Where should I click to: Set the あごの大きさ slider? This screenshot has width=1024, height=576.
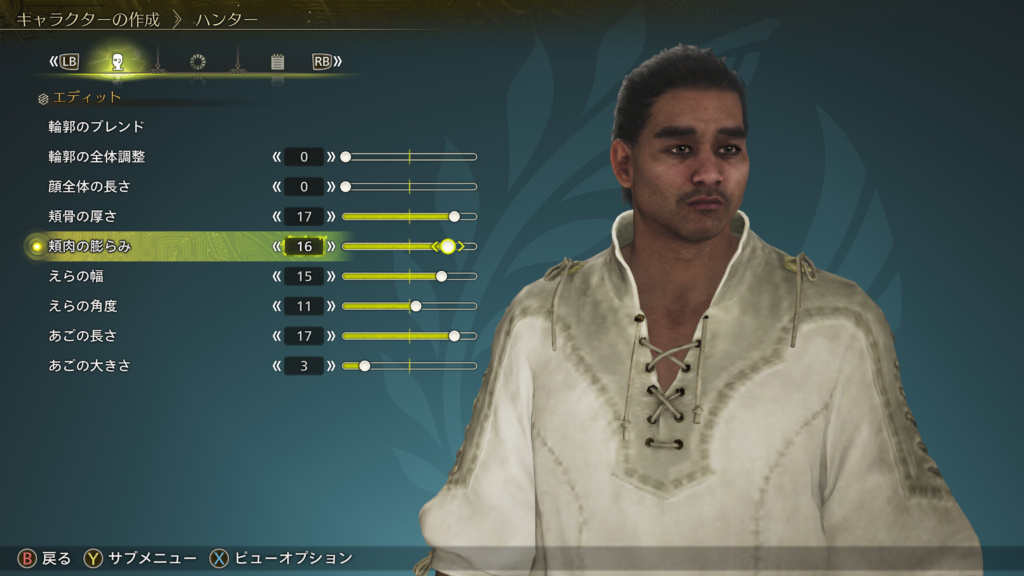tap(409, 366)
